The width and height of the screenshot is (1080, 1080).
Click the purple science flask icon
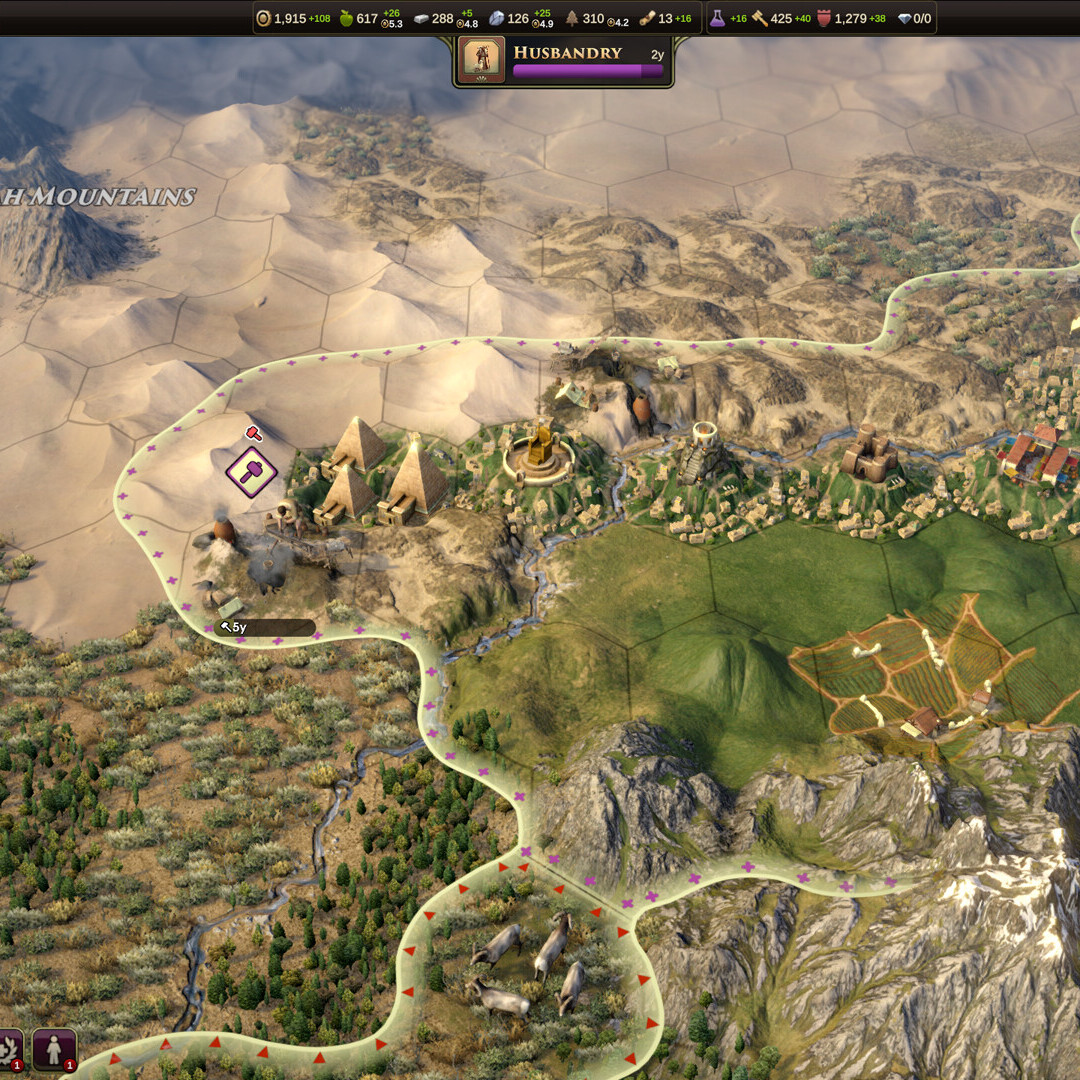tap(717, 18)
